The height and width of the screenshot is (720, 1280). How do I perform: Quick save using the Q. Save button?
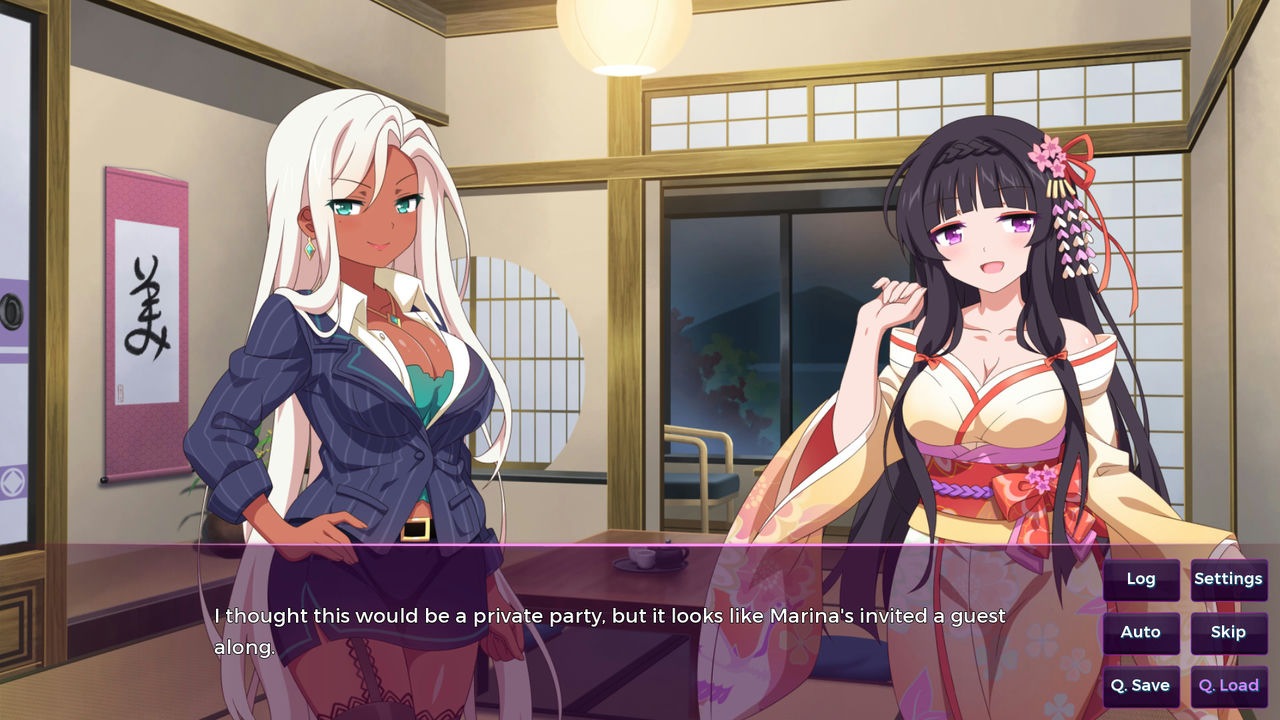pos(1140,686)
